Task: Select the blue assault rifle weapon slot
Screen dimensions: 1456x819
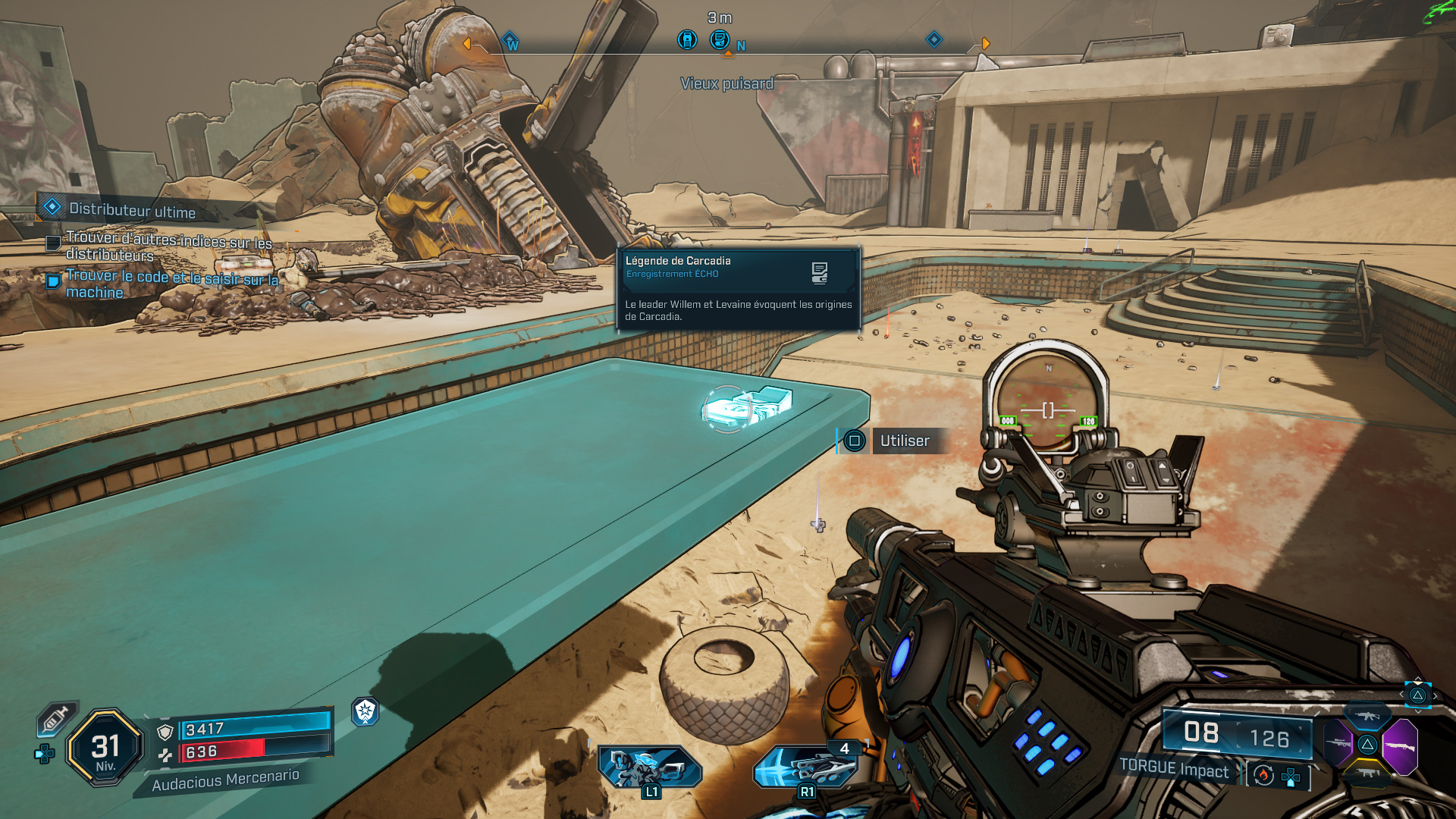Action: pos(1367,716)
